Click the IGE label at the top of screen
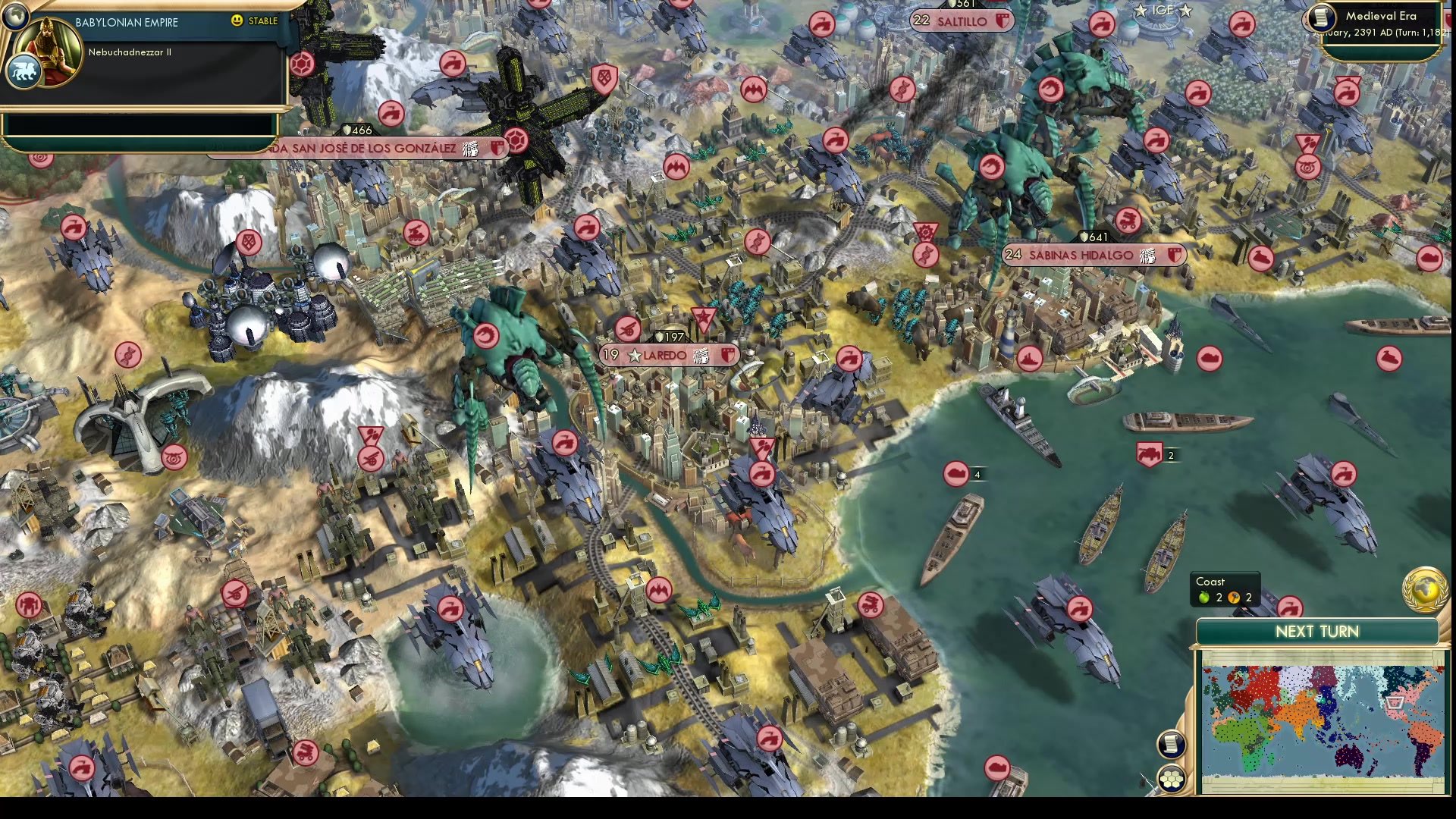Viewport: 1456px width, 819px height. click(1162, 11)
